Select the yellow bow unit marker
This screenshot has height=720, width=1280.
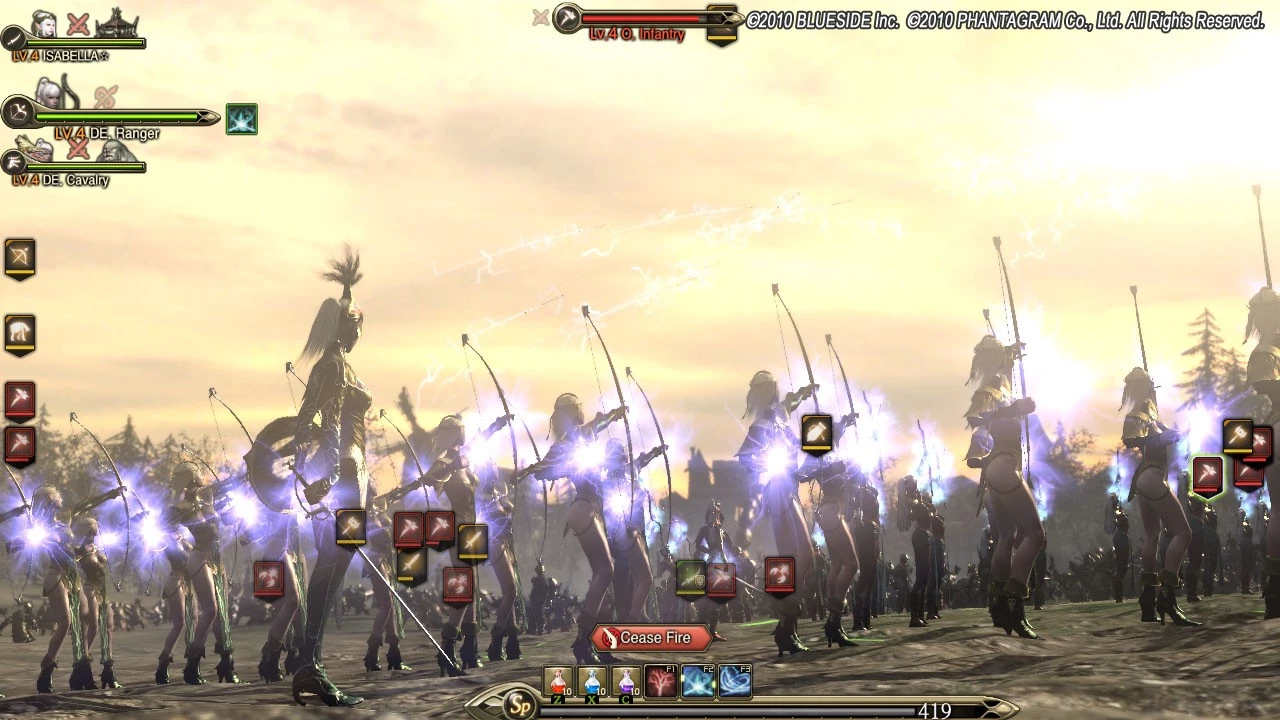tap(20, 257)
